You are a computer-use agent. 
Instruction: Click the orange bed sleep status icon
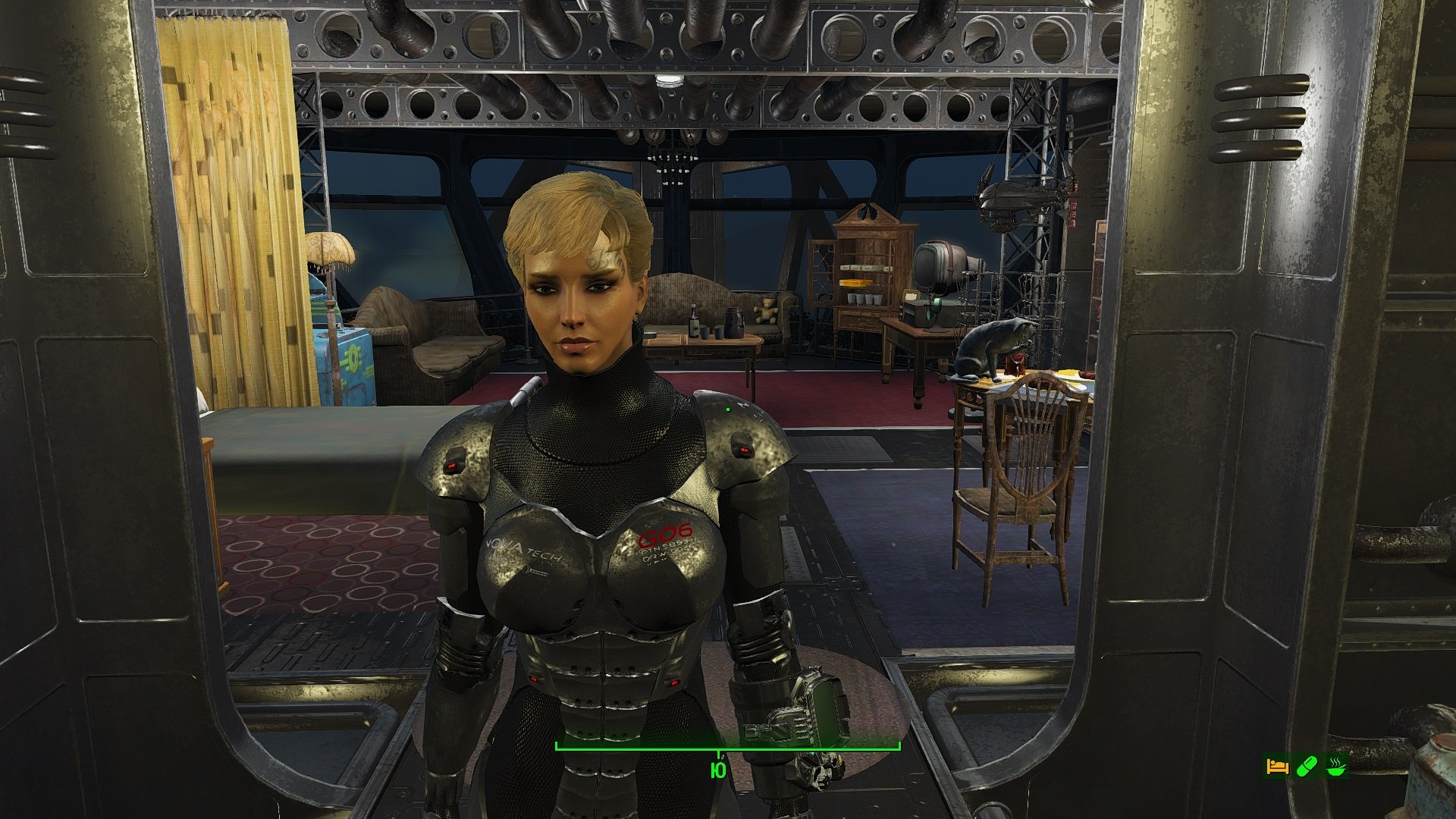1277,767
